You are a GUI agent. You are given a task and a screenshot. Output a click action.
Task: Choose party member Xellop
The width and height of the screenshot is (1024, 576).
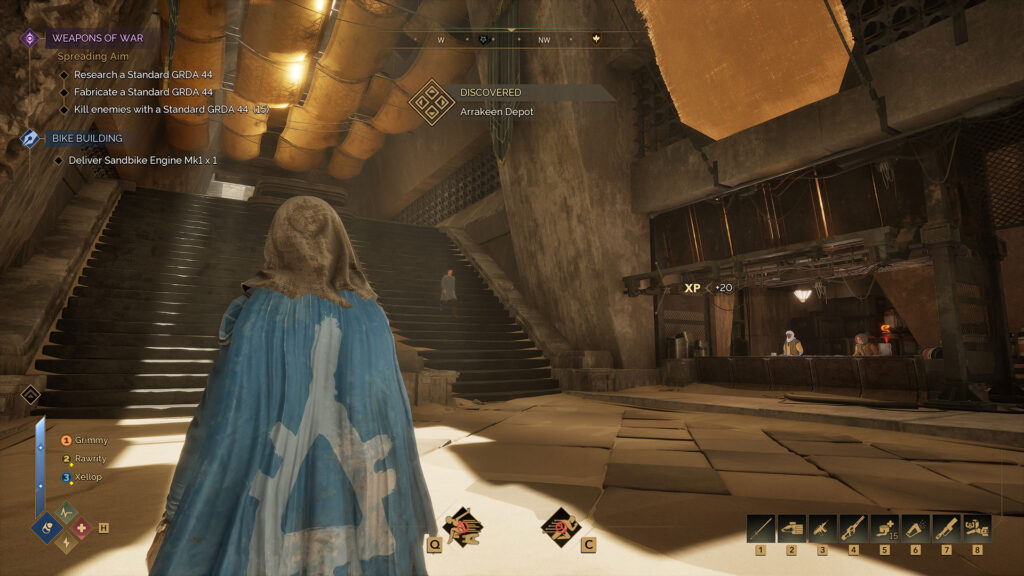(88, 477)
